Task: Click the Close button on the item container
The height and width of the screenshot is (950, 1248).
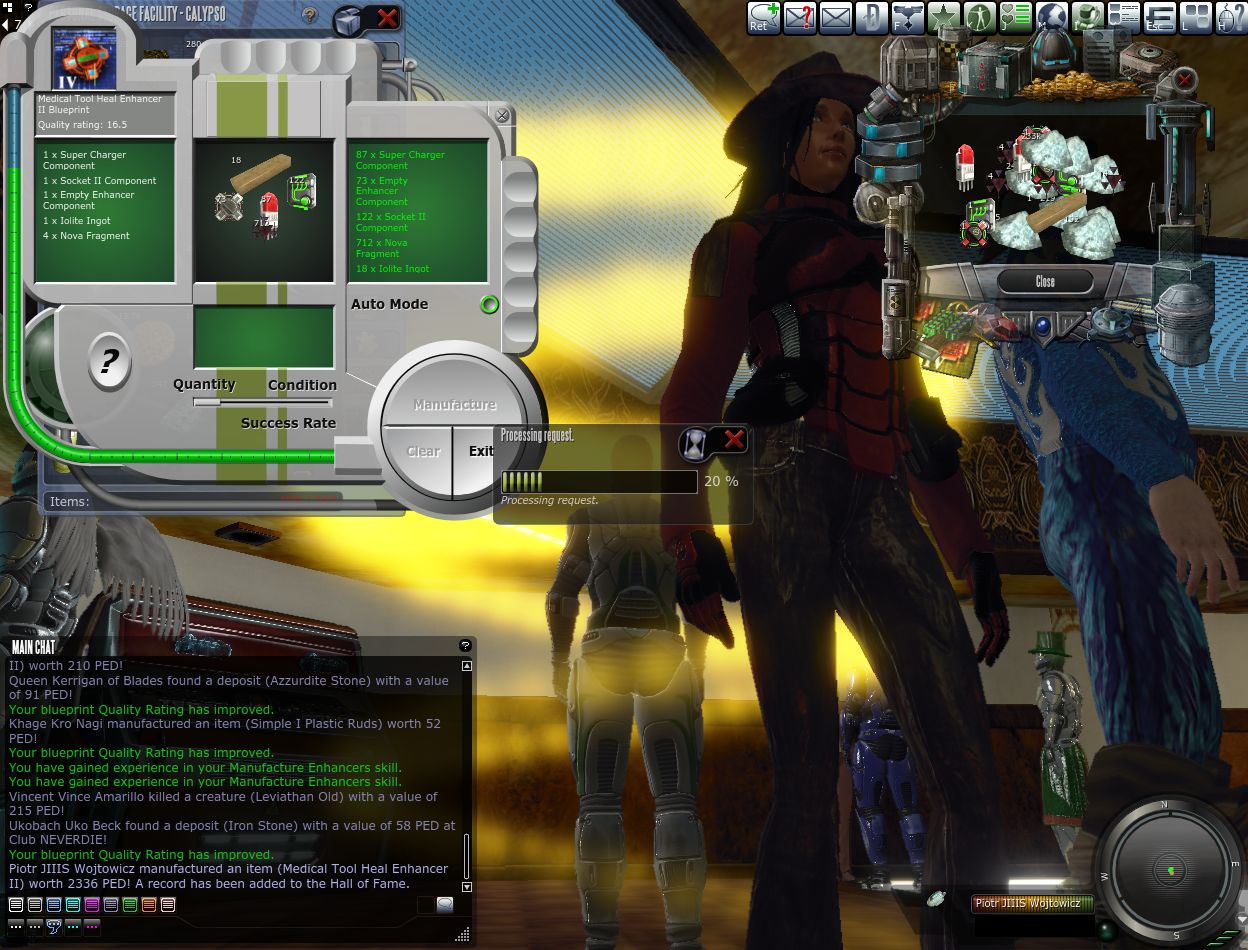Action: (x=1045, y=282)
